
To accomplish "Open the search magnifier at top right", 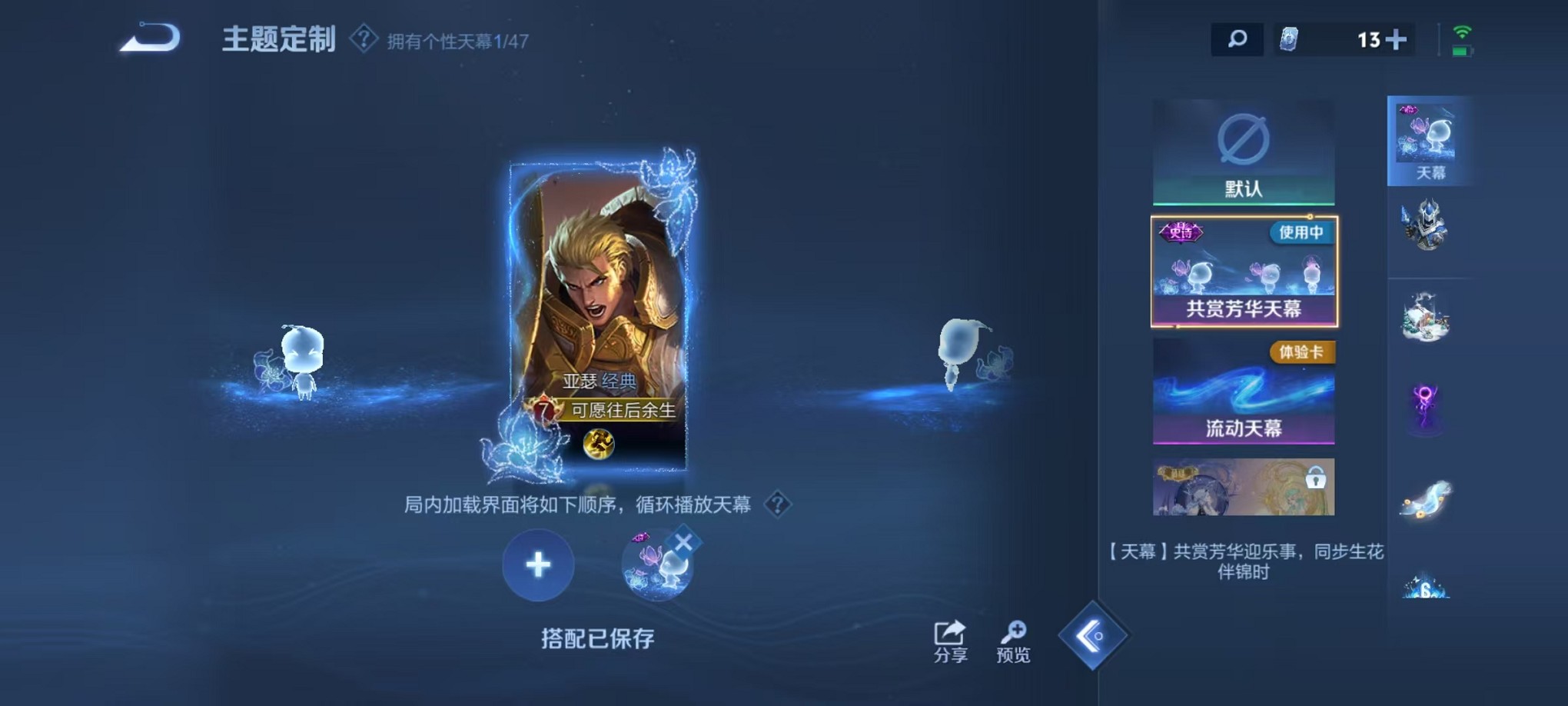I will click(1237, 38).
